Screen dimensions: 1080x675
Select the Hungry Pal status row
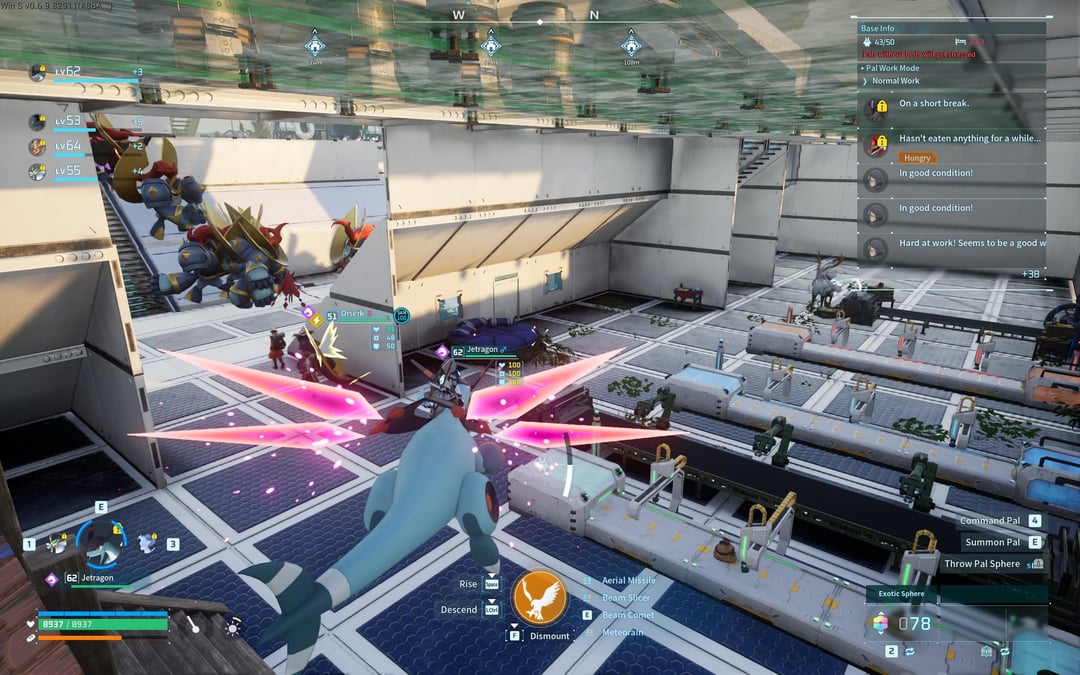[950, 146]
